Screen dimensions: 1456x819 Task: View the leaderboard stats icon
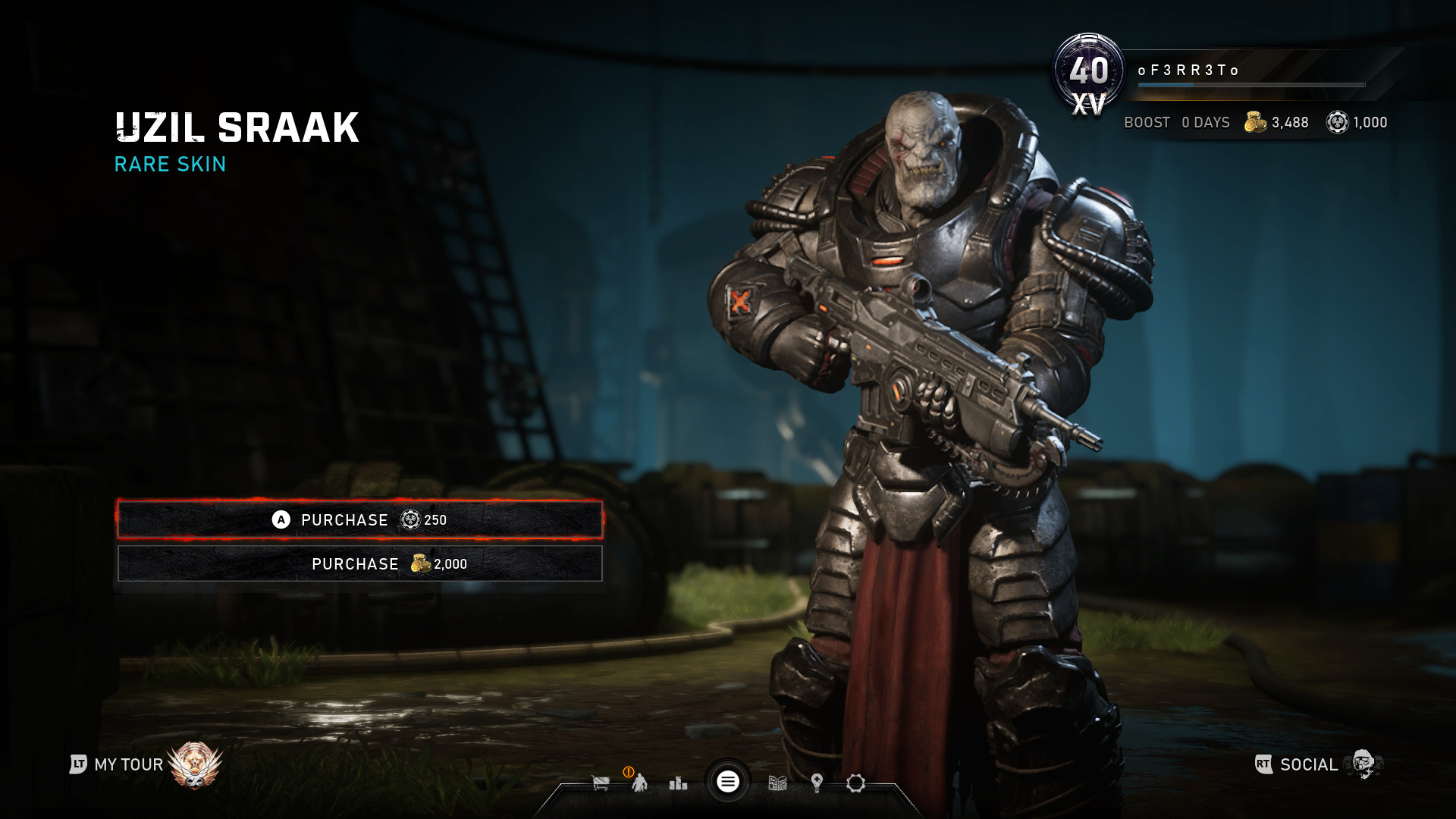point(678,783)
